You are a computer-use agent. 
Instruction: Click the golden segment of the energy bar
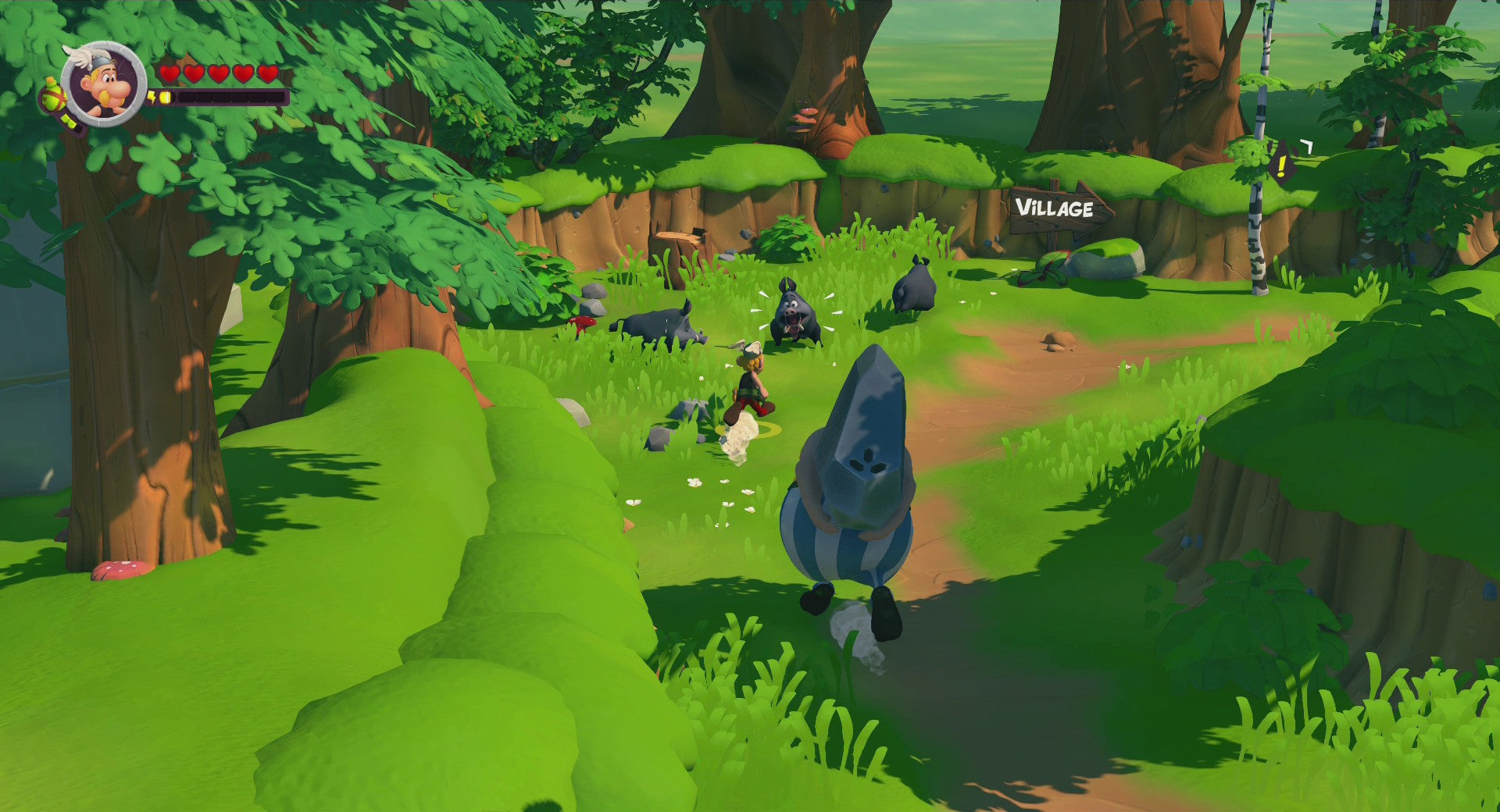(x=165, y=98)
